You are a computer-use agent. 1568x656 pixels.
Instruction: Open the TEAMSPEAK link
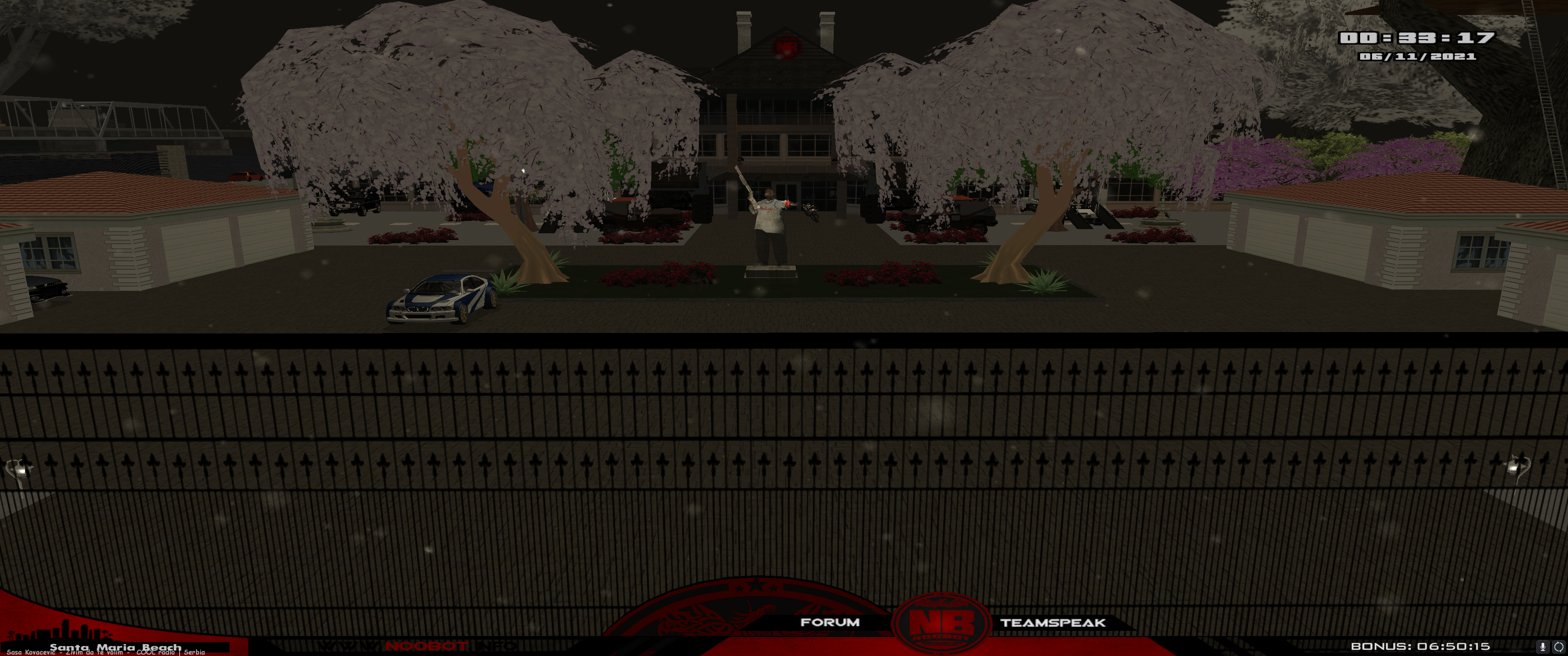(x=1052, y=623)
